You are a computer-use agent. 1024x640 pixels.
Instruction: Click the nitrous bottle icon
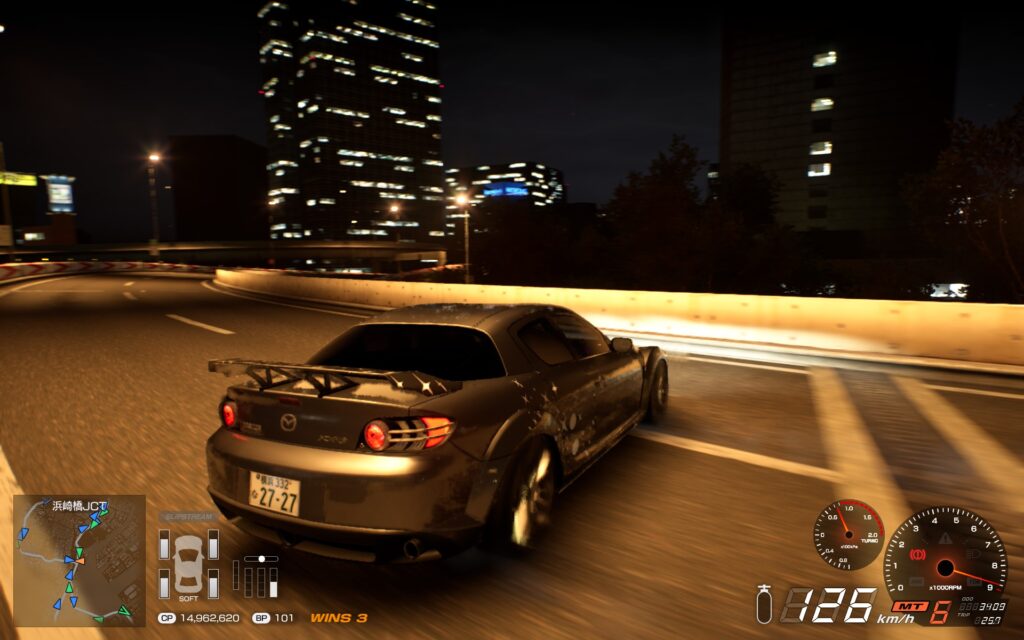(x=764, y=604)
